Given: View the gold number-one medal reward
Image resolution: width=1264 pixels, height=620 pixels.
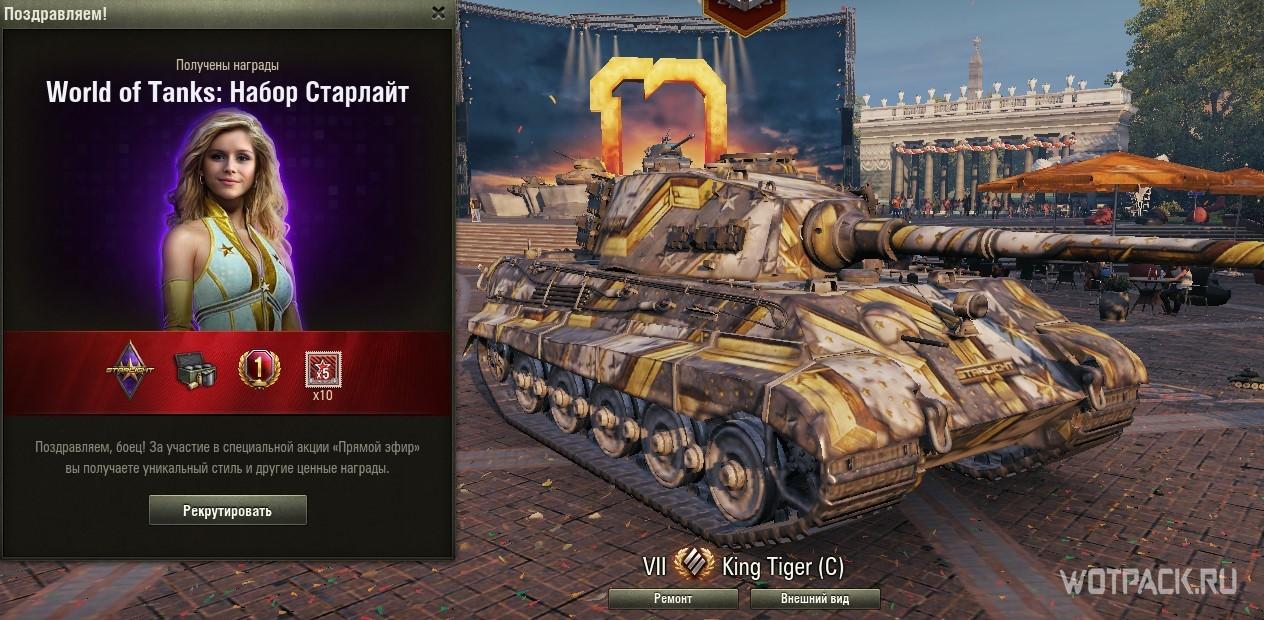Looking at the screenshot, I should (258, 369).
